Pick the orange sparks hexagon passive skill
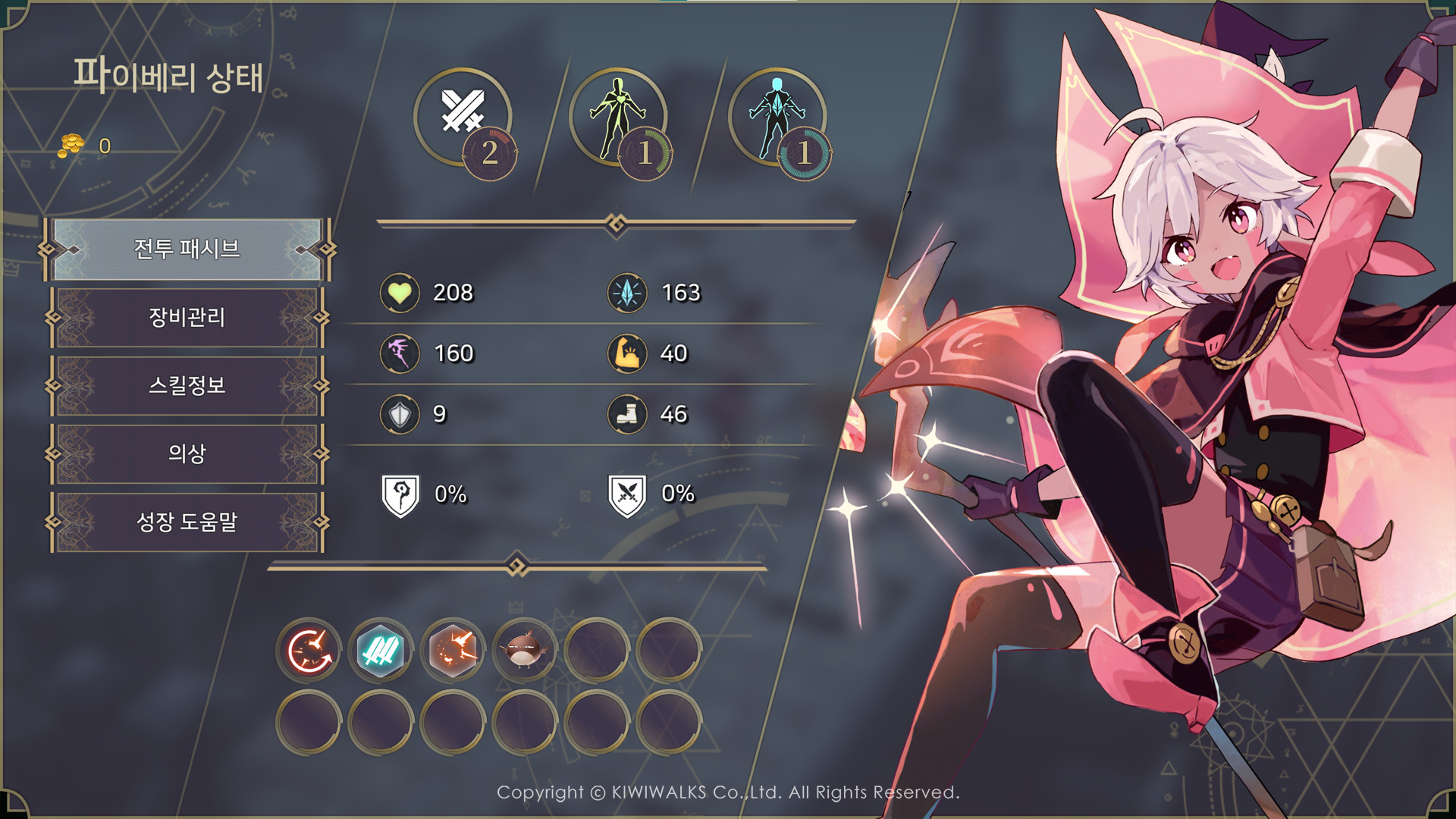 [x=453, y=651]
